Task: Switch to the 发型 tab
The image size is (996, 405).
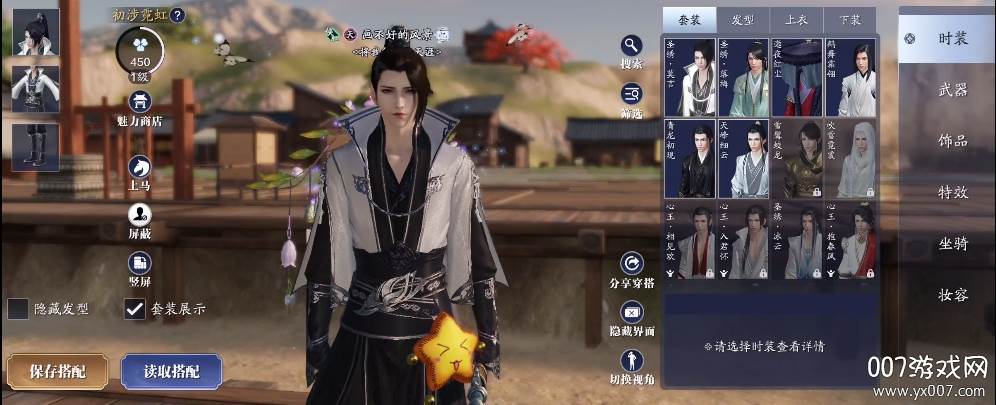Action: (x=743, y=19)
